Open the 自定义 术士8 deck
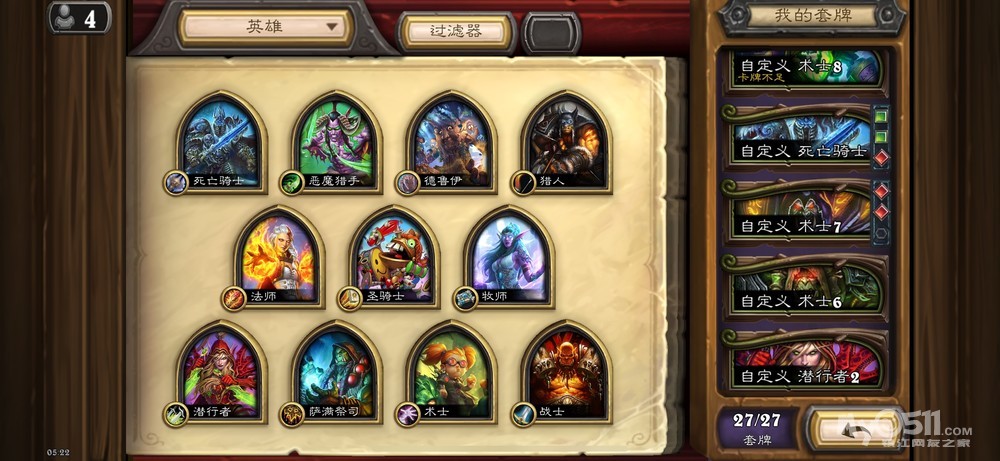Screen dimensions: 1000x461 pos(805,68)
